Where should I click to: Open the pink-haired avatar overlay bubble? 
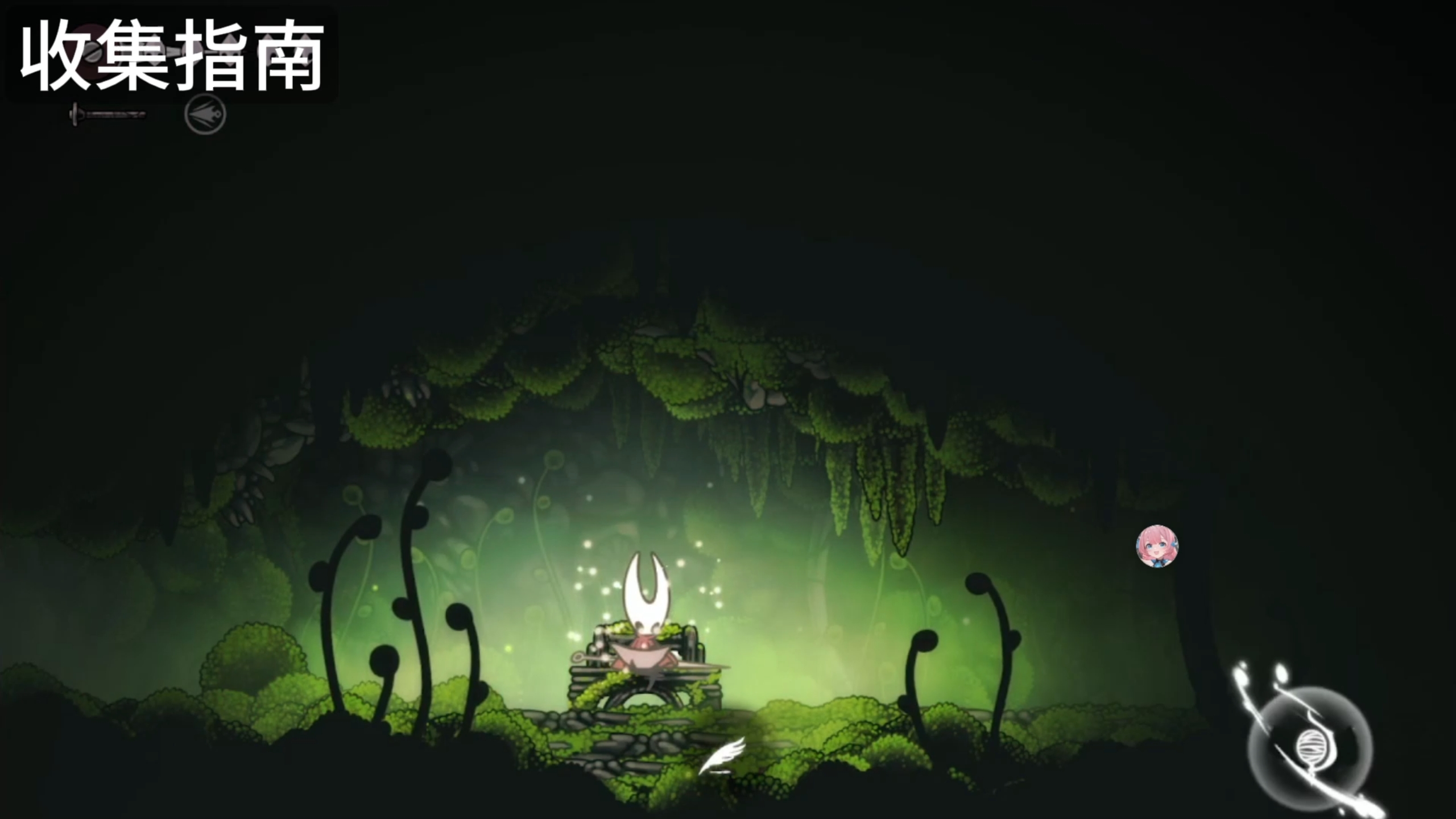1157,547
